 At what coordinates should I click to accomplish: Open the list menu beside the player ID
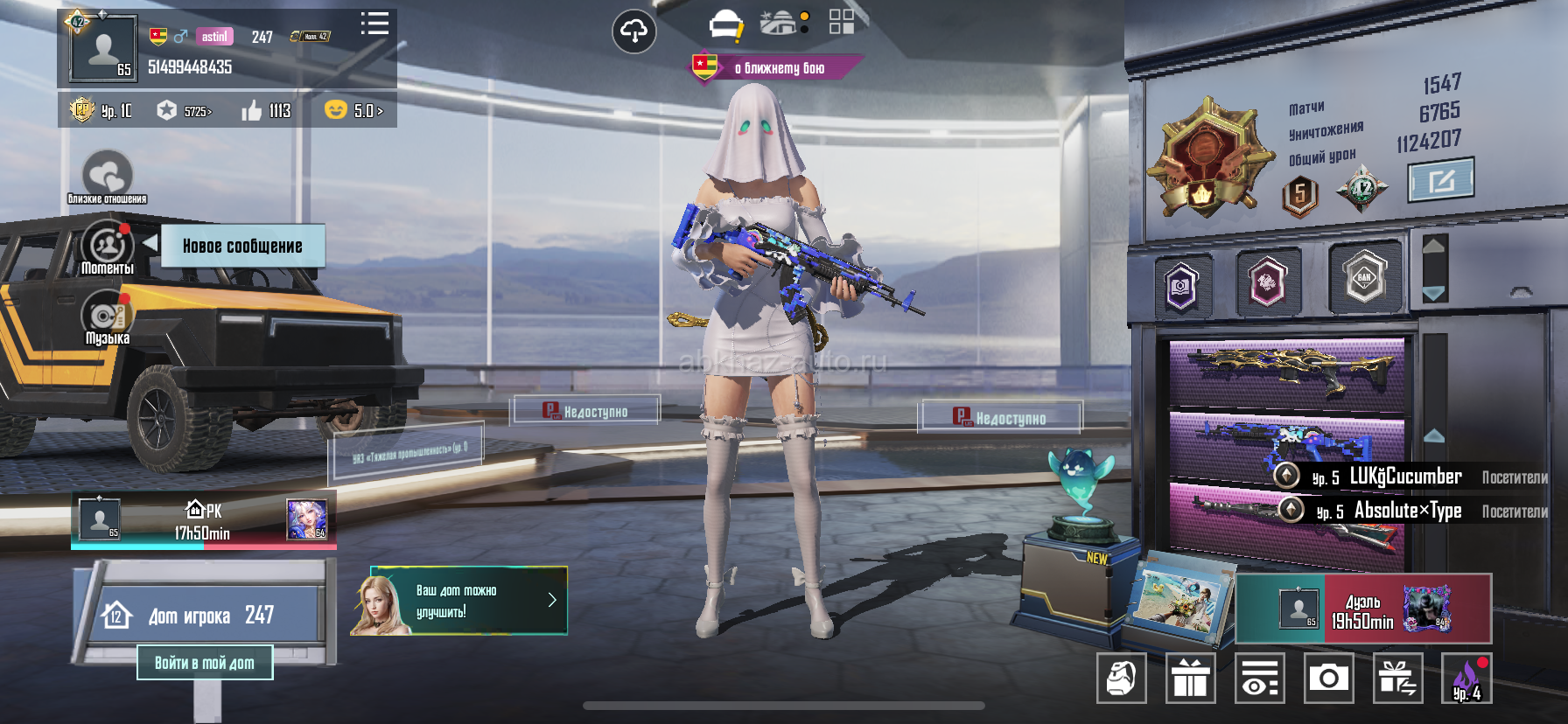(x=374, y=24)
